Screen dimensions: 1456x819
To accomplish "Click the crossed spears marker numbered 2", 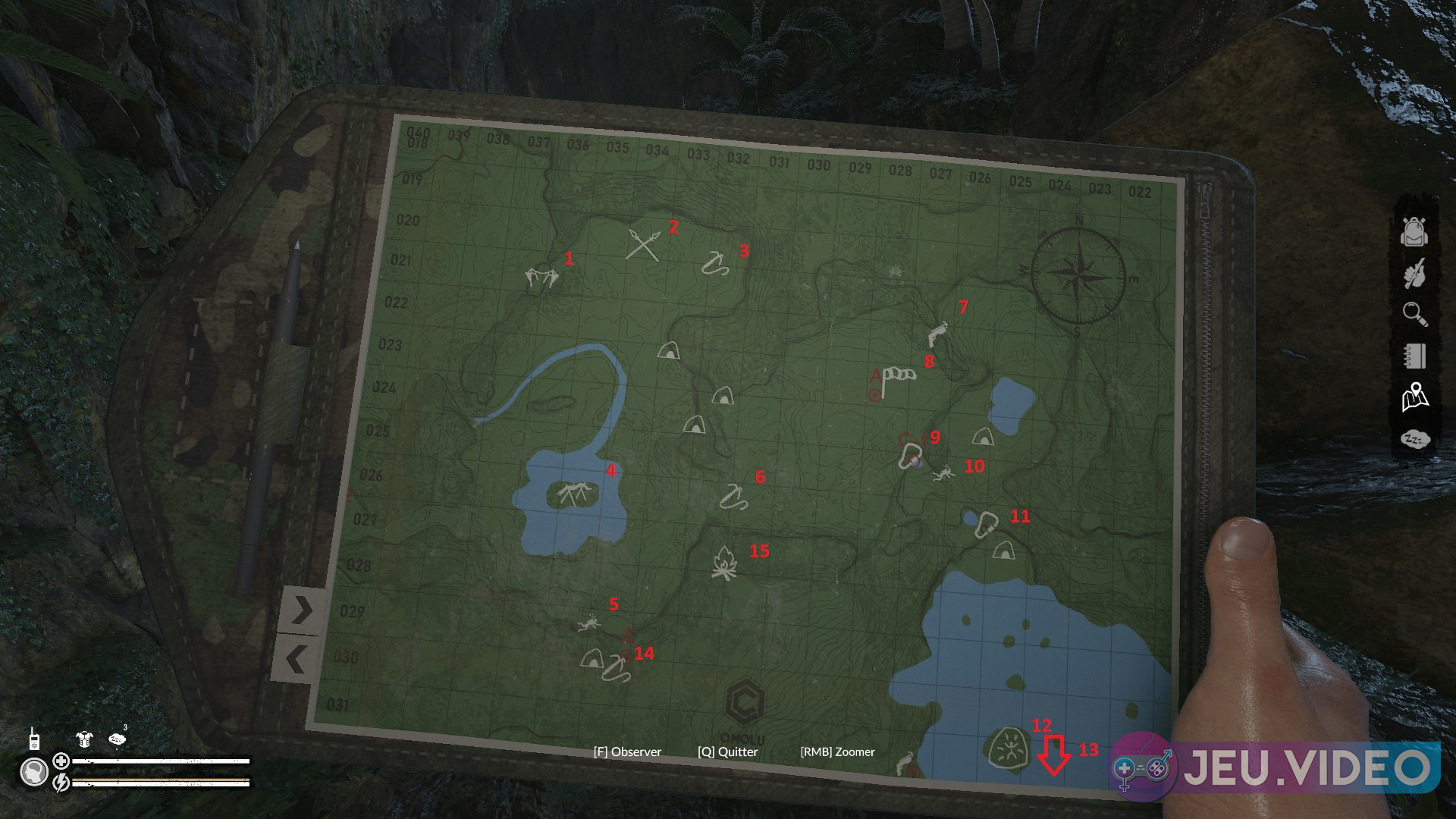I will [643, 244].
